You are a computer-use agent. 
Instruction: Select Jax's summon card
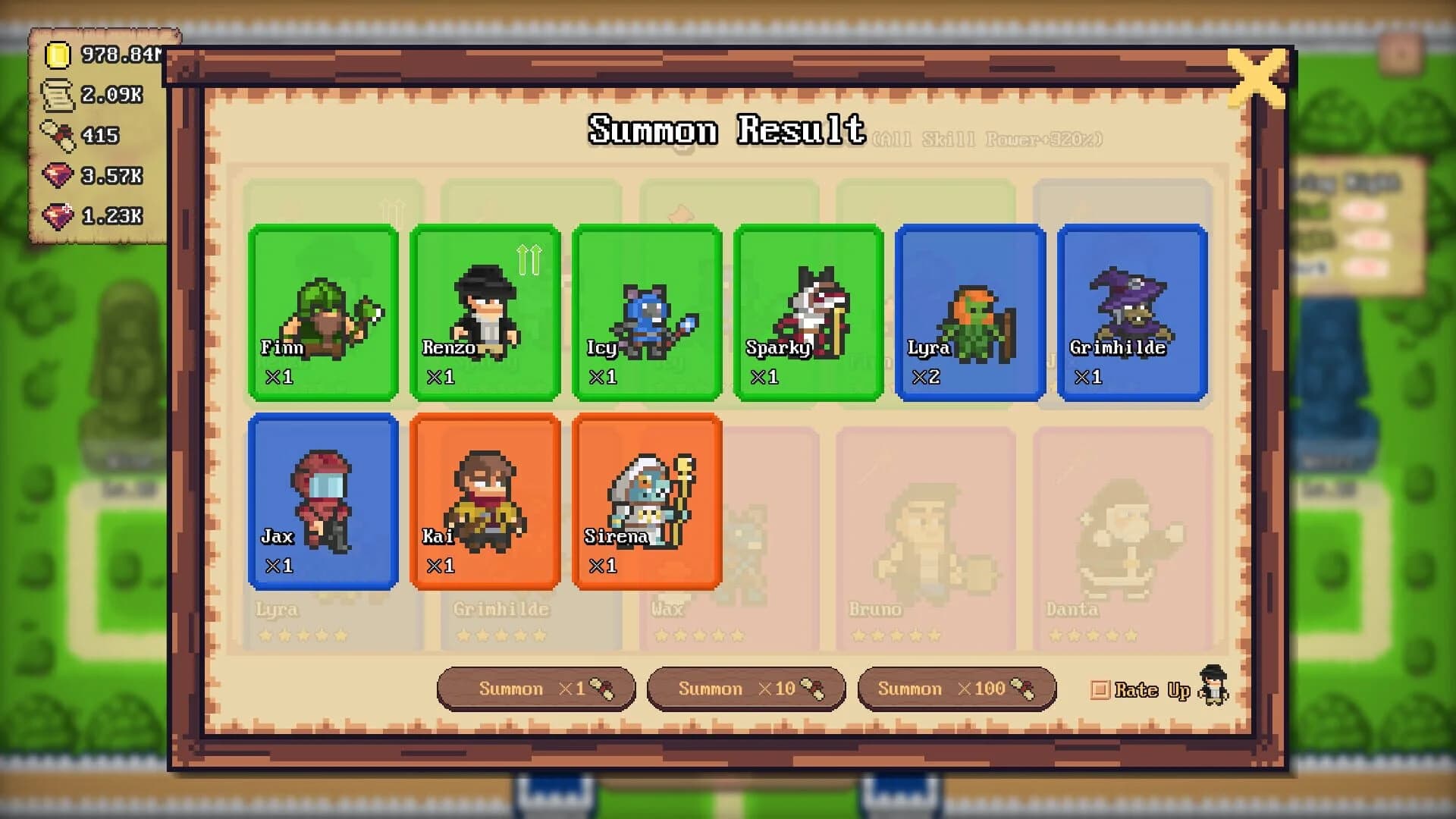tap(324, 500)
